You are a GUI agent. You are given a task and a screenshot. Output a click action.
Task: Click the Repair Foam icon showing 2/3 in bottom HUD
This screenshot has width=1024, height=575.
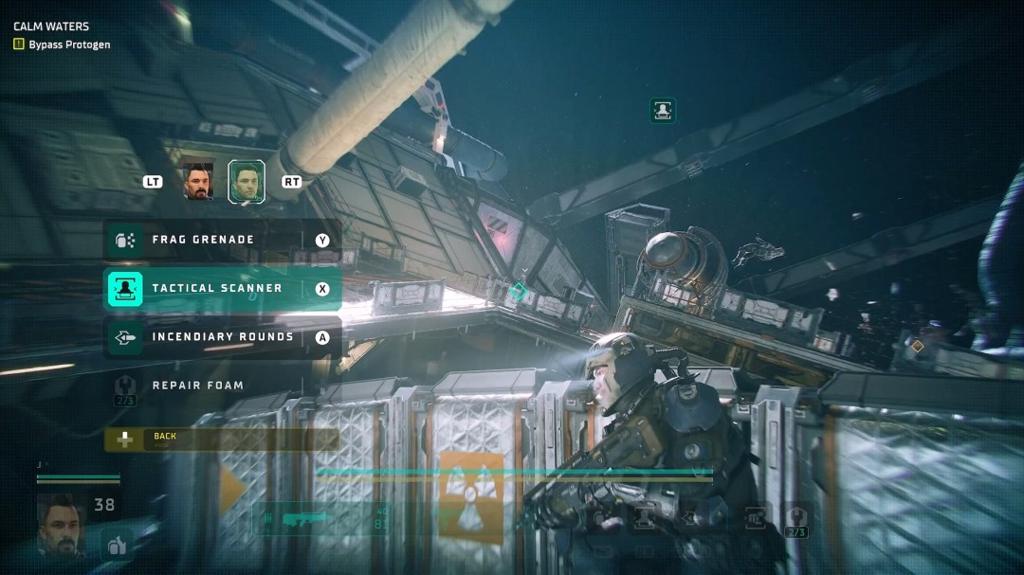pyautogui.click(x=797, y=519)
